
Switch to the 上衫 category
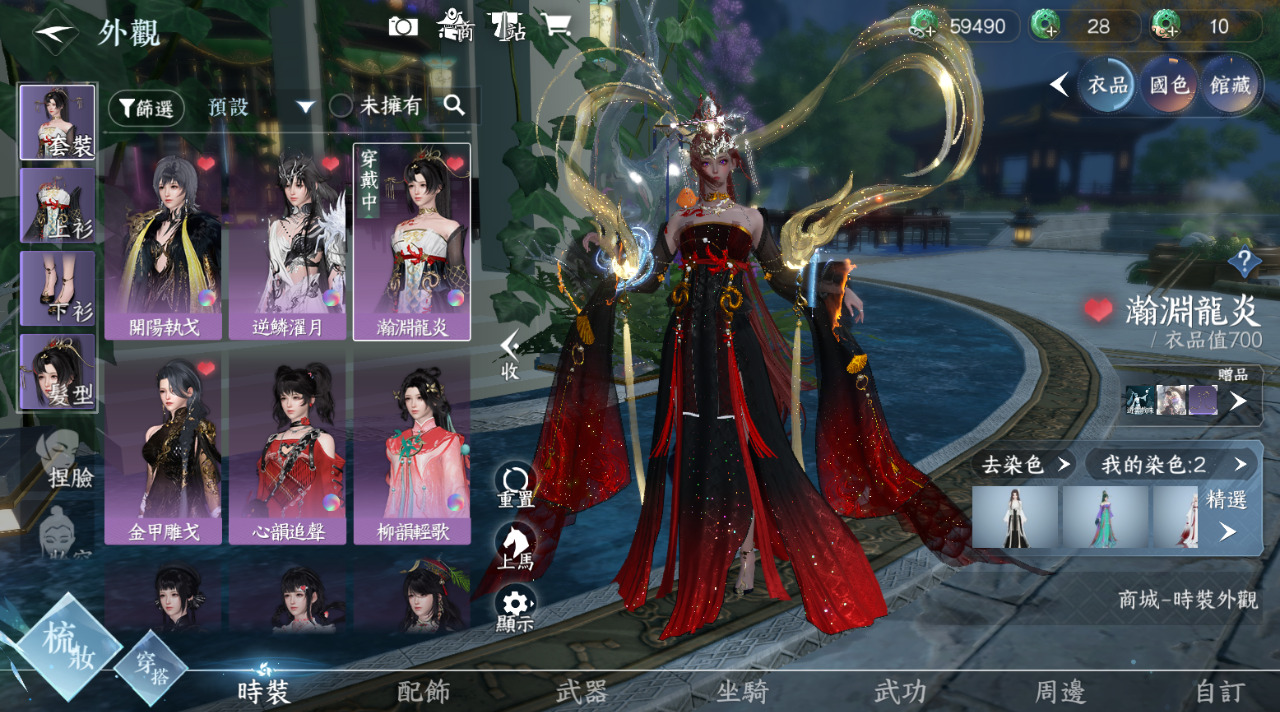(58, 205)
